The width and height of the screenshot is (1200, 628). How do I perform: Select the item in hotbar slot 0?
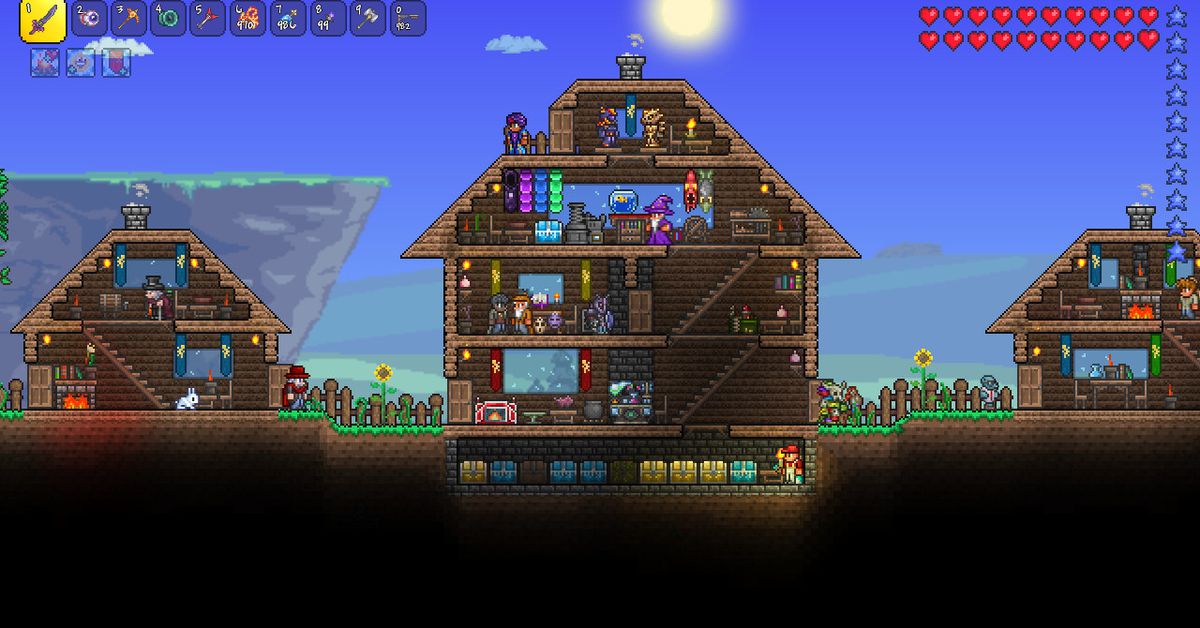pyautogui.click(x=407, y=19)
